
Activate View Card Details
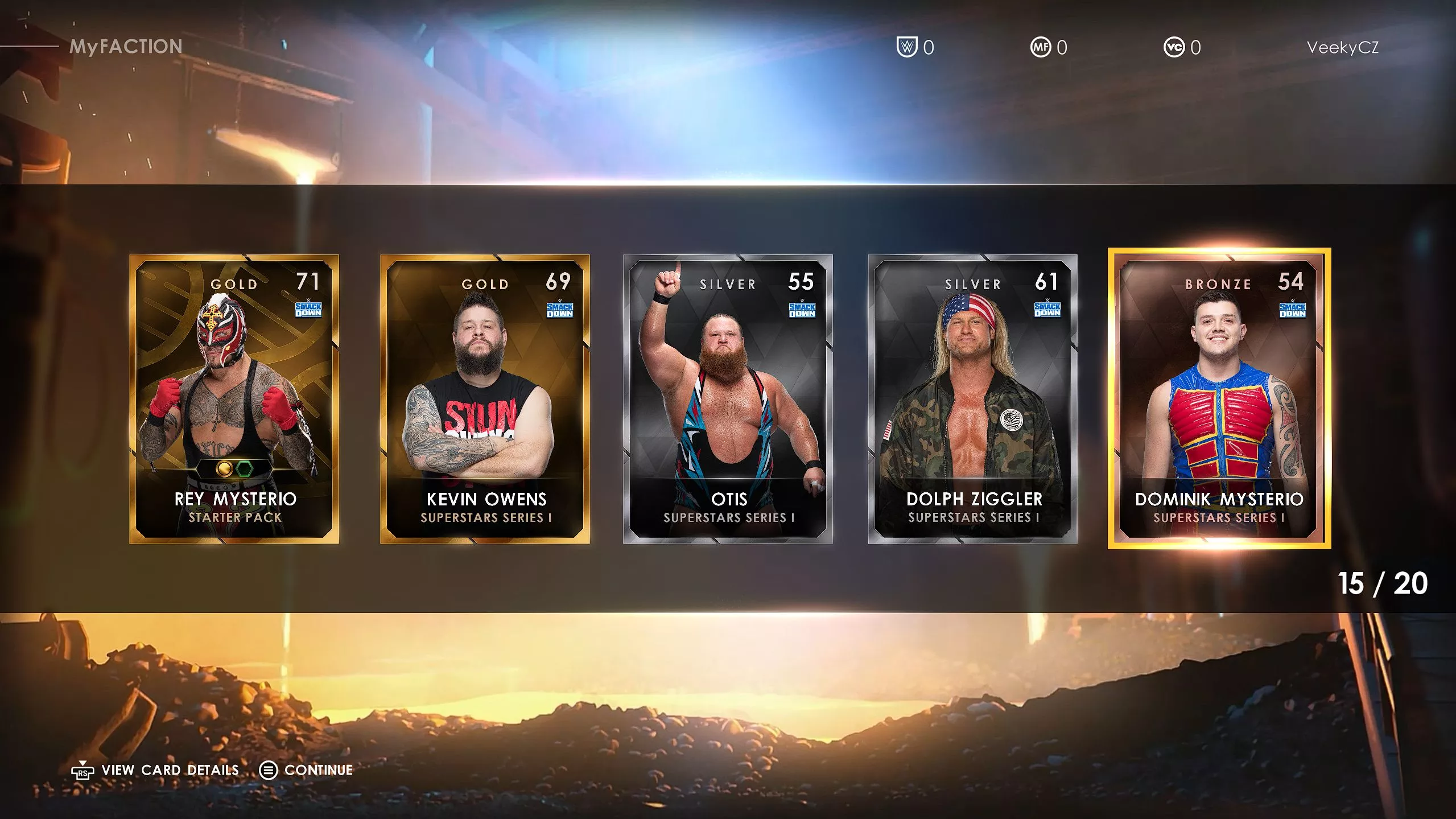point(169,770)
